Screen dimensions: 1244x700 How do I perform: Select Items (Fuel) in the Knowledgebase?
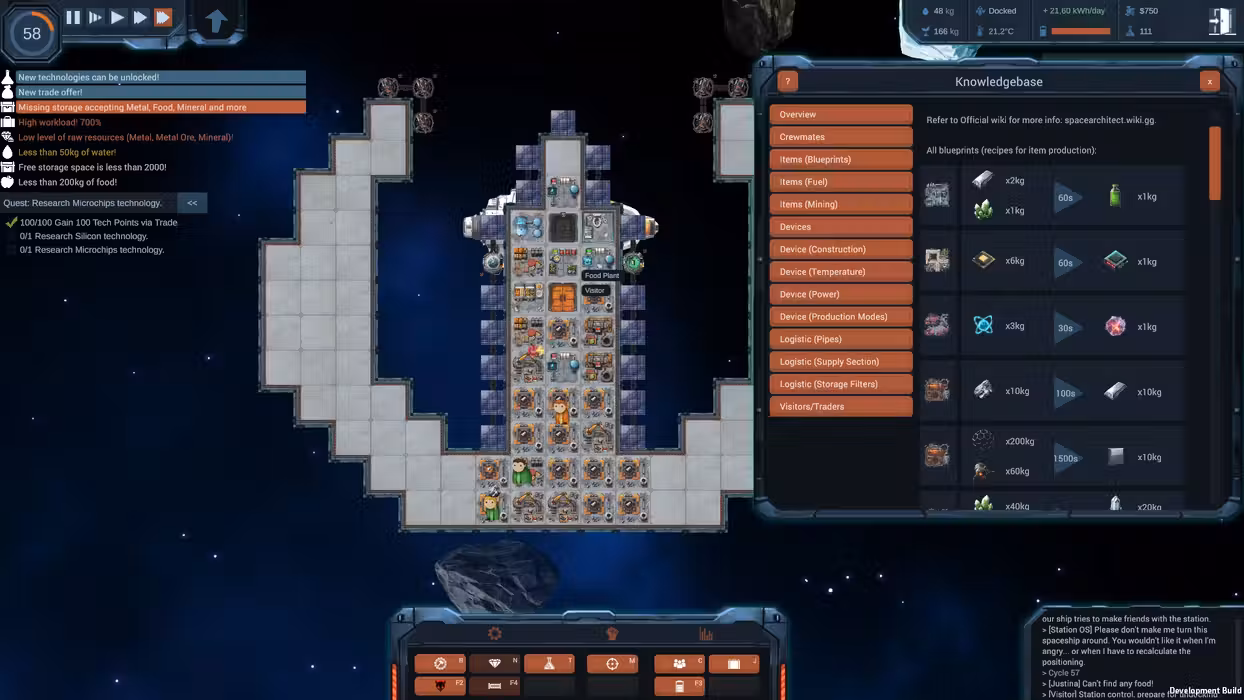pos(840,182)
